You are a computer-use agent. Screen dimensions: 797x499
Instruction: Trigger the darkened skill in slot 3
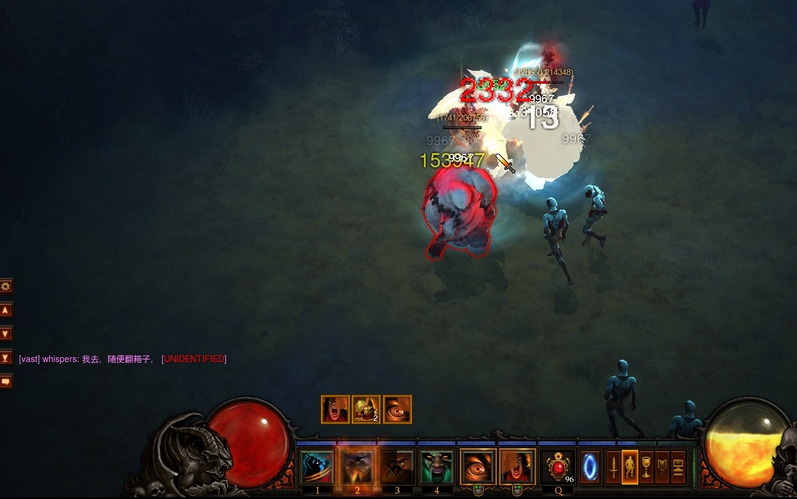point(397,466)
